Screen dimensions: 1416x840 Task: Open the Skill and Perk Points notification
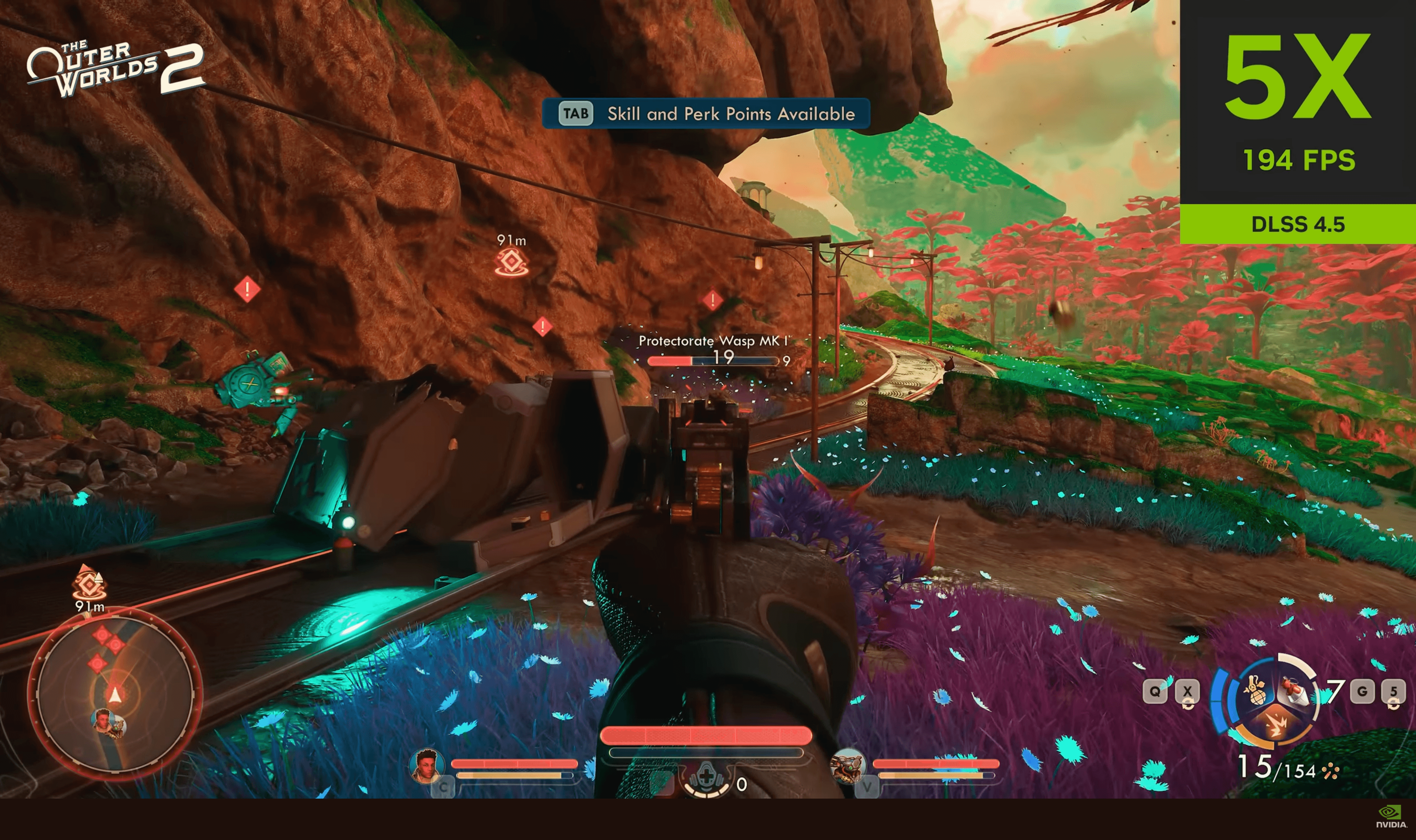(x=706, y=114)
